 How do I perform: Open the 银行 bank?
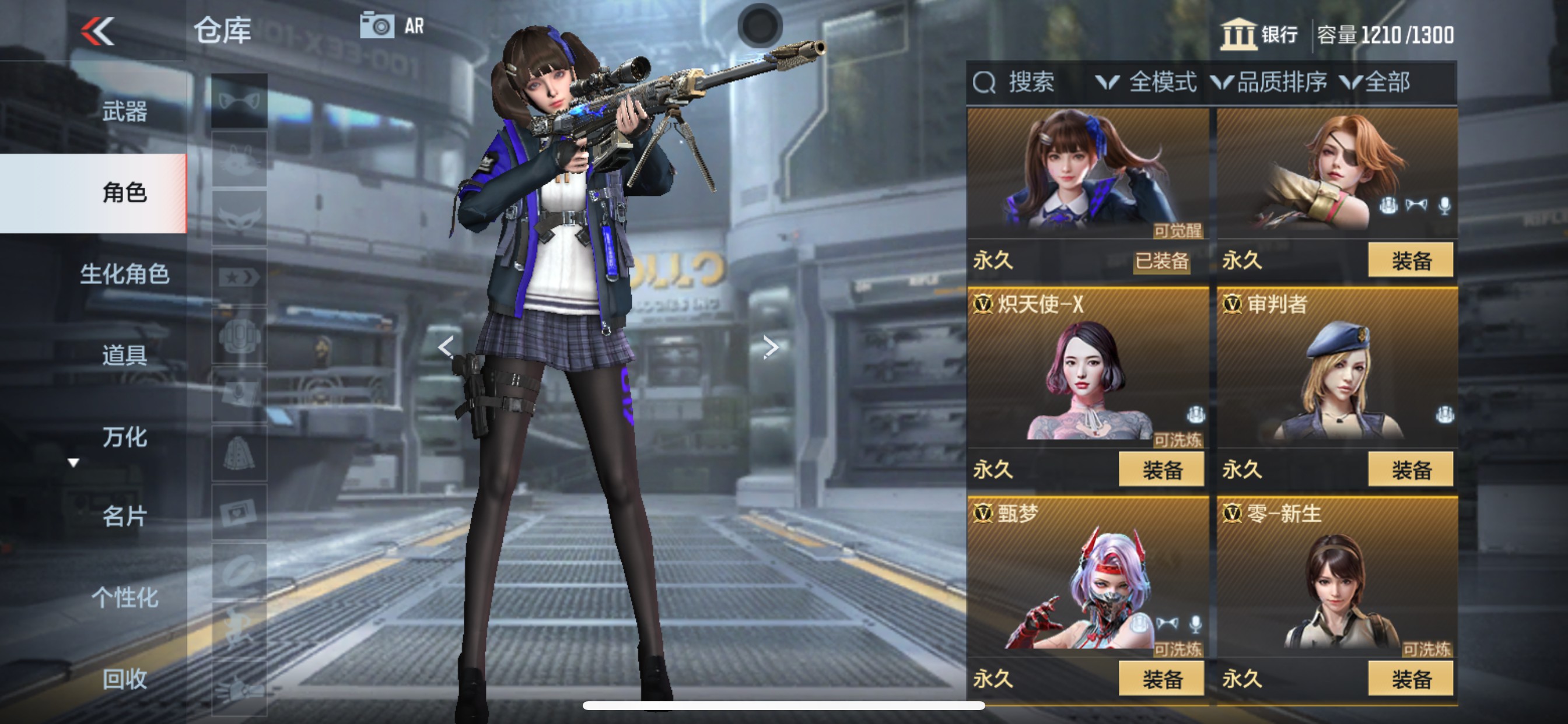click(1259, 34)
